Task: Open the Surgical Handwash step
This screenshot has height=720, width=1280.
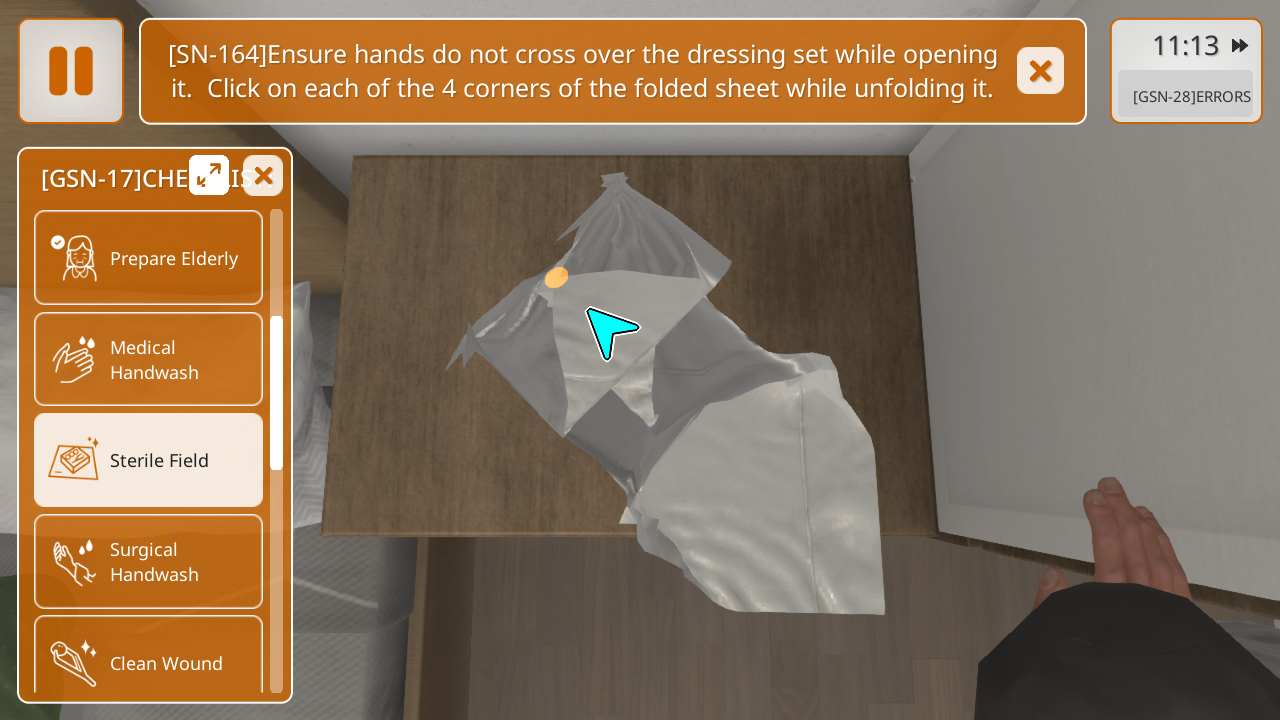Action: pos(149,561)
